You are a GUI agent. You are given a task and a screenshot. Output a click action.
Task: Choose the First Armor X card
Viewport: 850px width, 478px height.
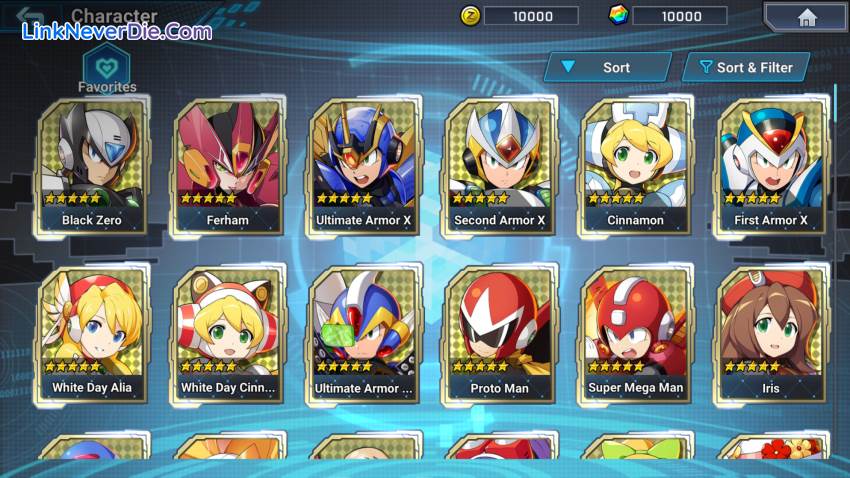click(x=770, y=166)
